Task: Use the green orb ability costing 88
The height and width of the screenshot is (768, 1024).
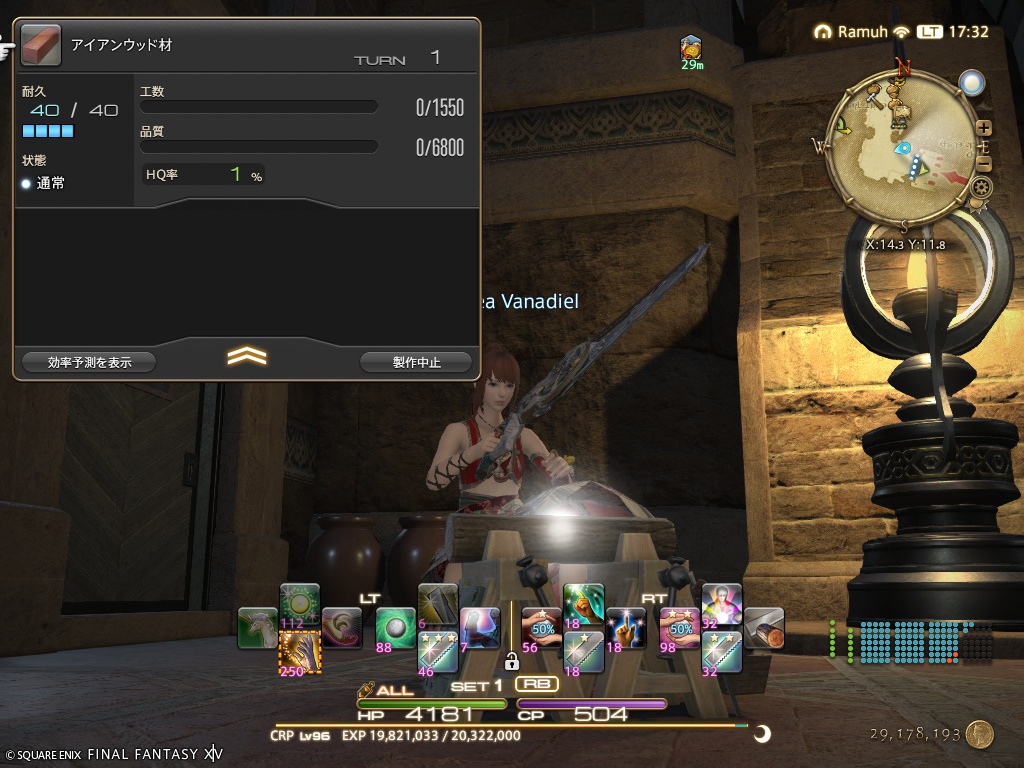Action: click(396, 628)
